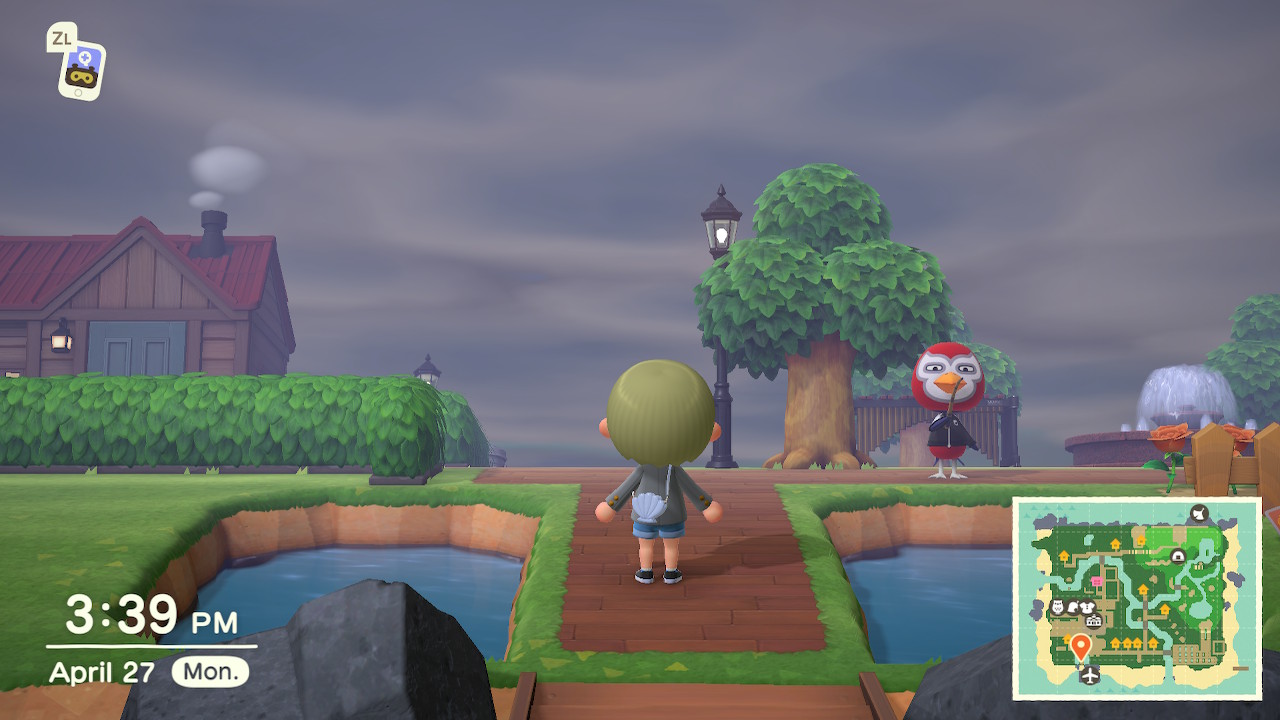Select the Resident Services building icon
The width and height of the screenshot is (1280, 720).
[1093, 620]
